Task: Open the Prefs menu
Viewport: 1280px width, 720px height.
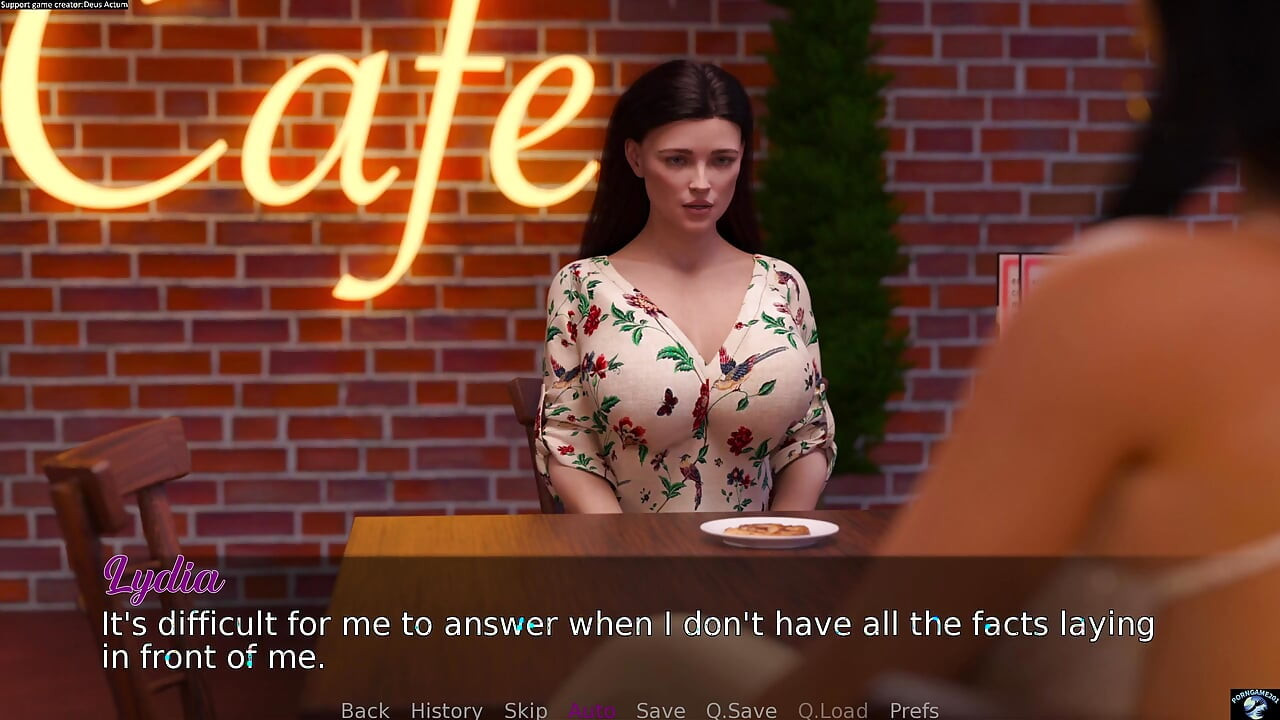Action: pos(914,710)
